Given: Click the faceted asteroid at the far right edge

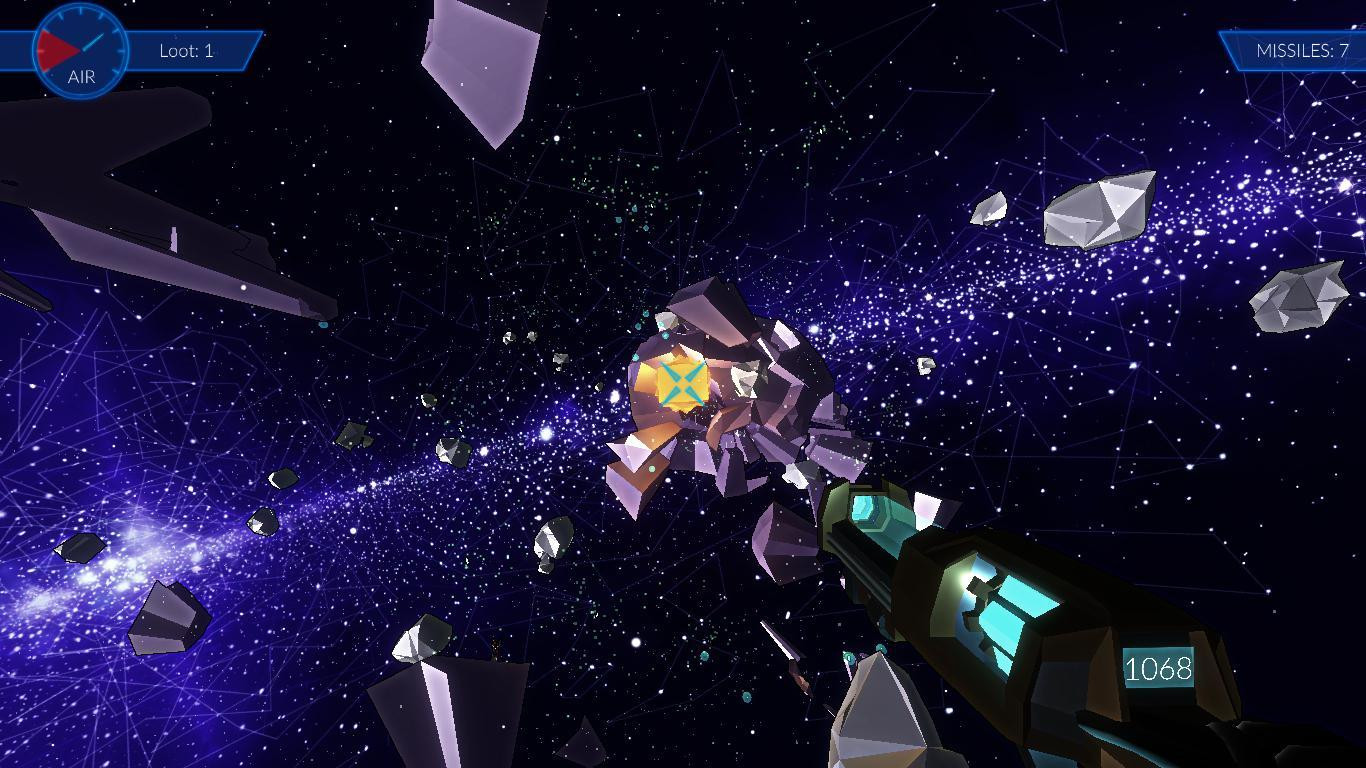Looking at the screenshot, I should click(x=1297, y=296).
